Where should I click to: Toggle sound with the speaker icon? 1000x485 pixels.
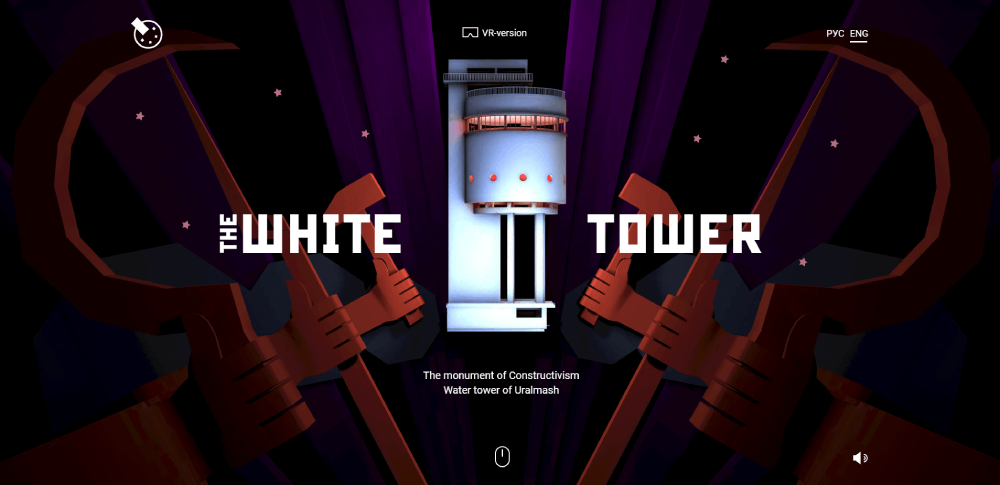(x=860, y=458)
